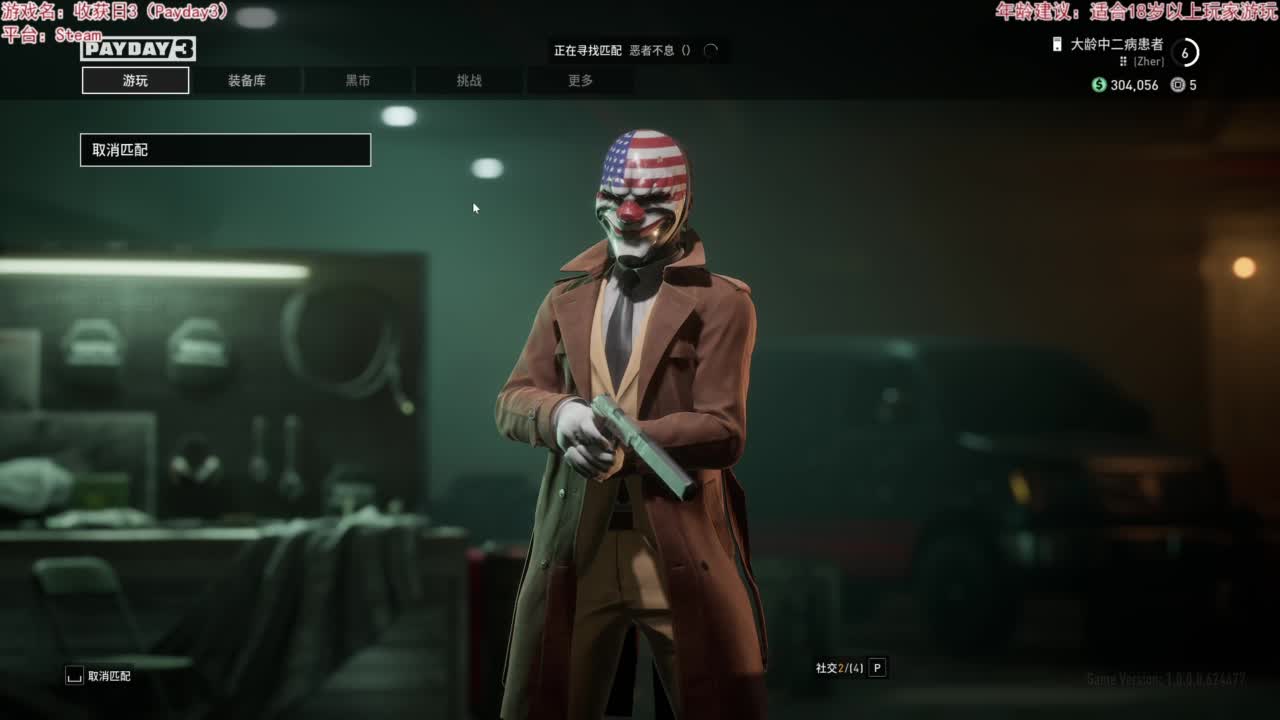
Task: Click the 取消匹配 button to cancel matchmaking
Action: click(225, 150)
